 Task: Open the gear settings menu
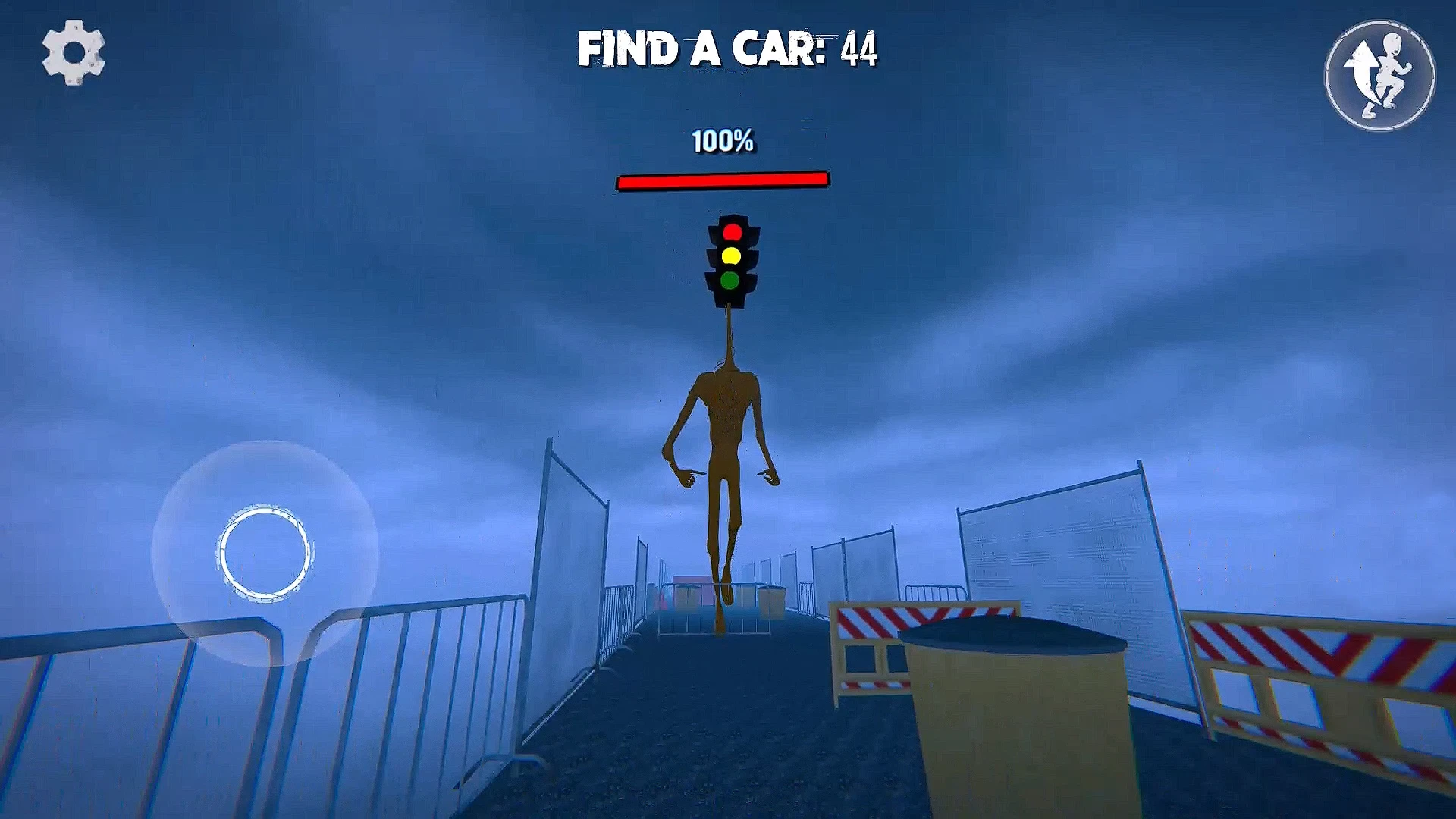tap(74, 52)
